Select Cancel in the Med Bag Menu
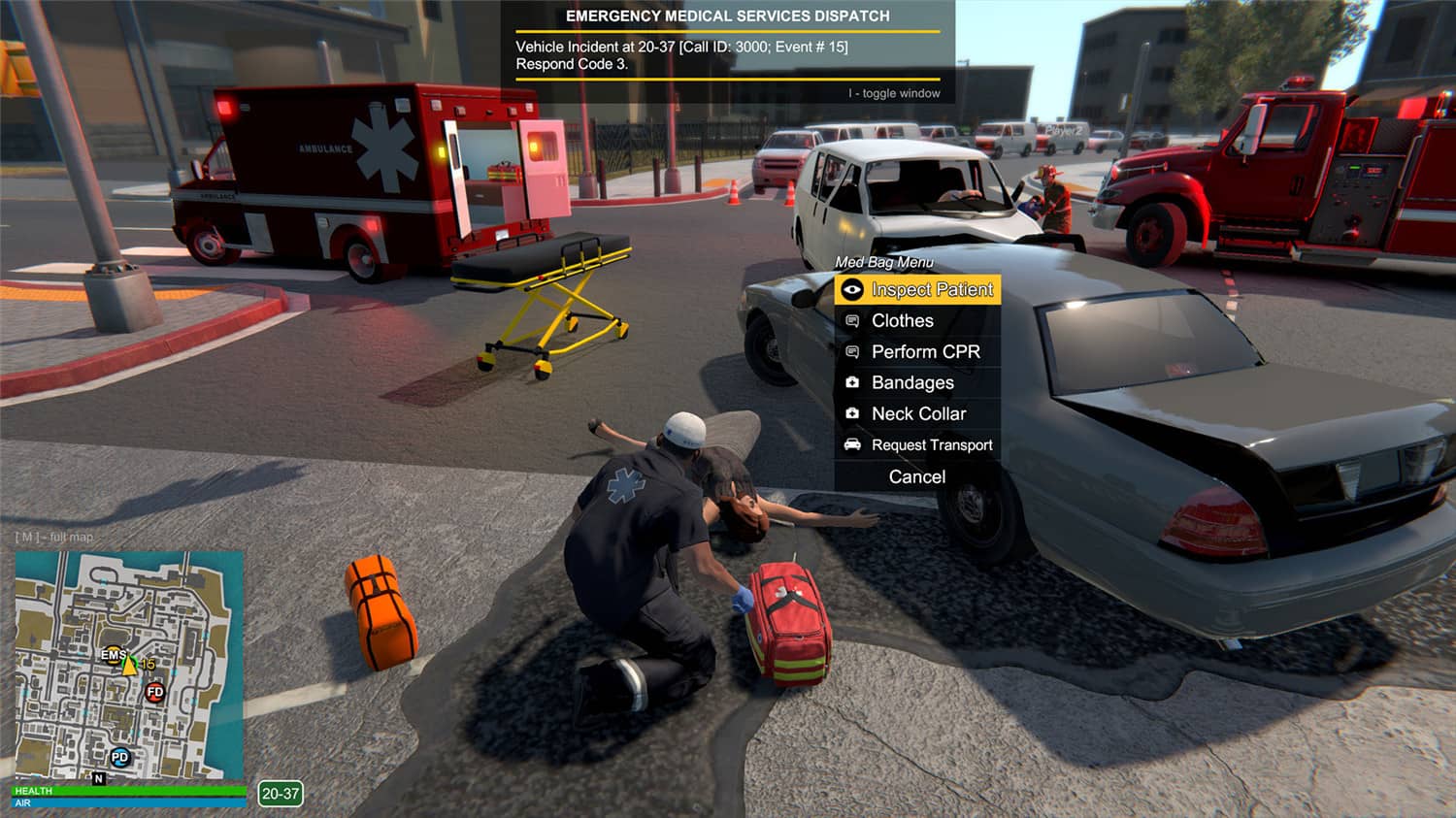Screen dimensions: 1456x818 916,475
